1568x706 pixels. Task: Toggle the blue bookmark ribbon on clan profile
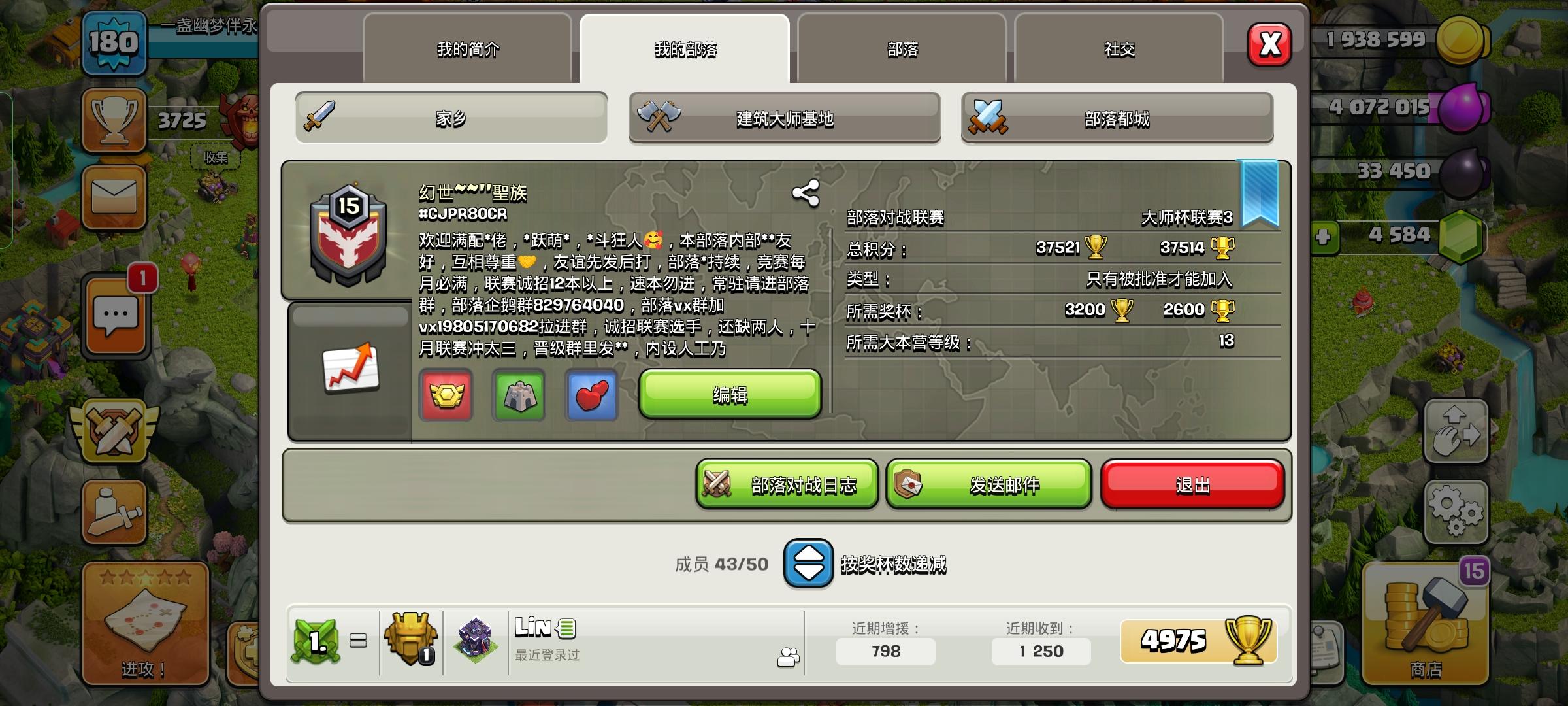click(x=1258, y=190)
